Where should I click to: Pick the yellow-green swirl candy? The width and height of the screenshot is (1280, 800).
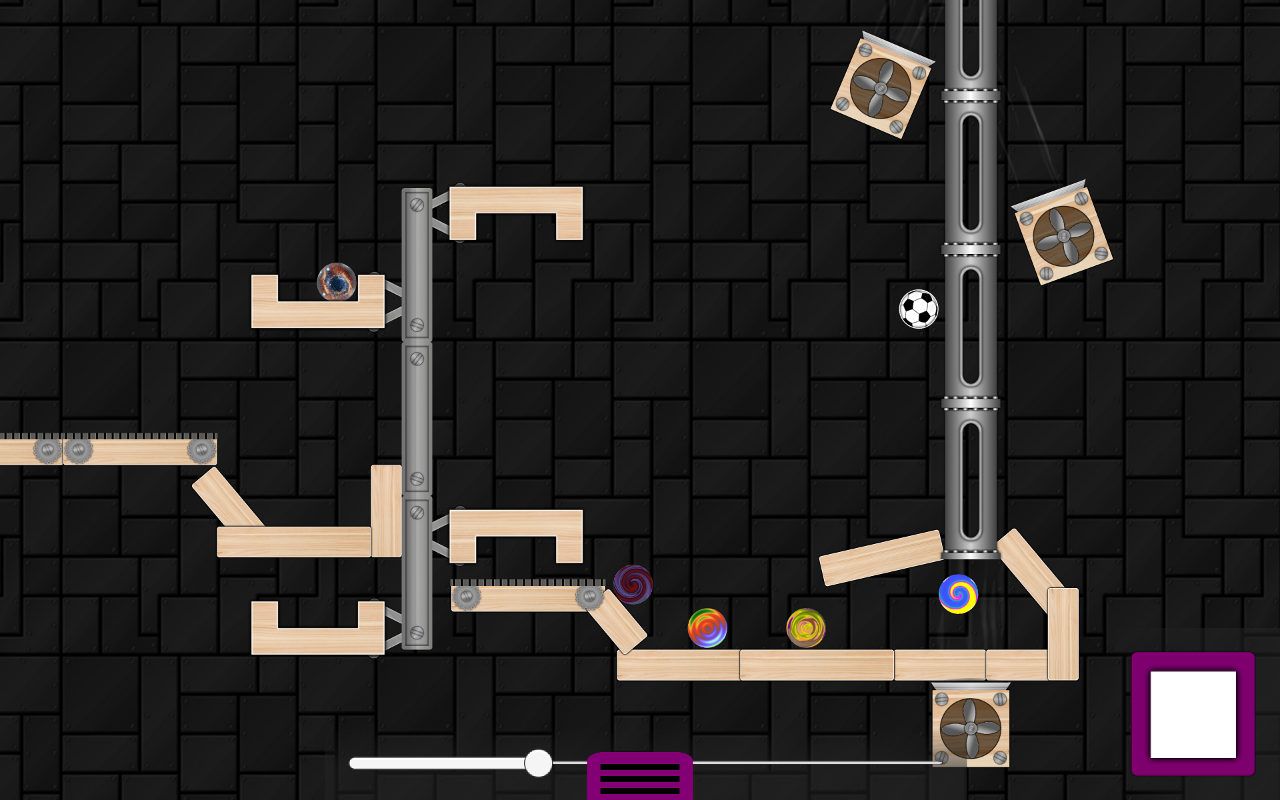804,627
